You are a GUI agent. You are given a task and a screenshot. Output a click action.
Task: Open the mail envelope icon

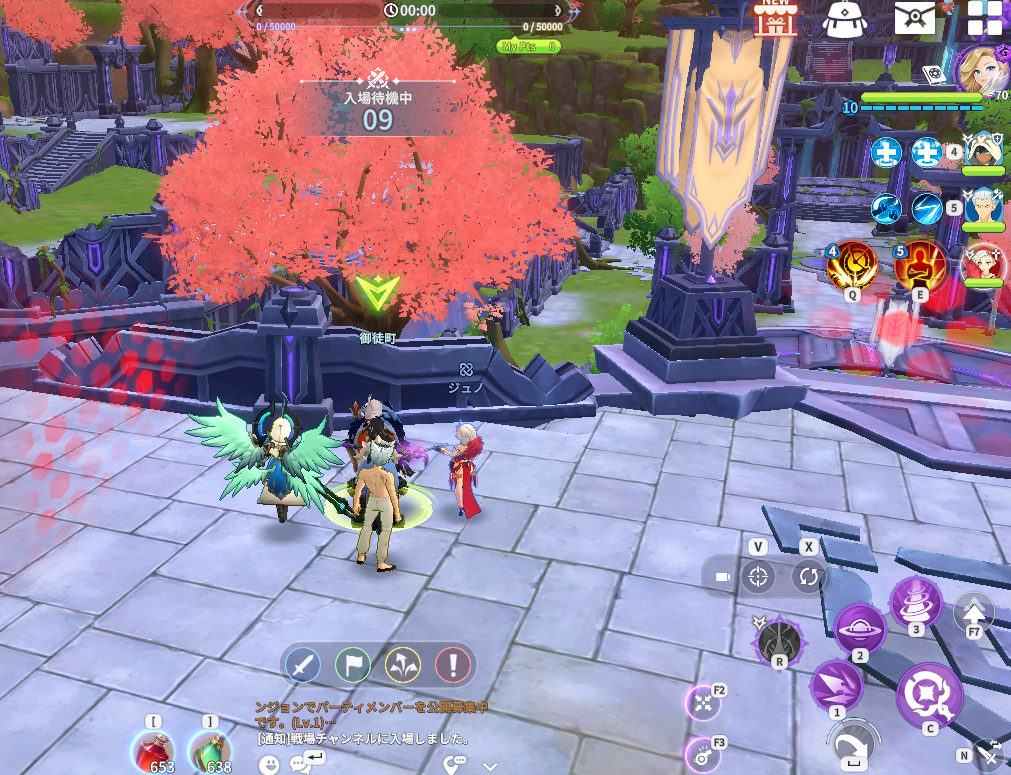(x=914, y=18)
